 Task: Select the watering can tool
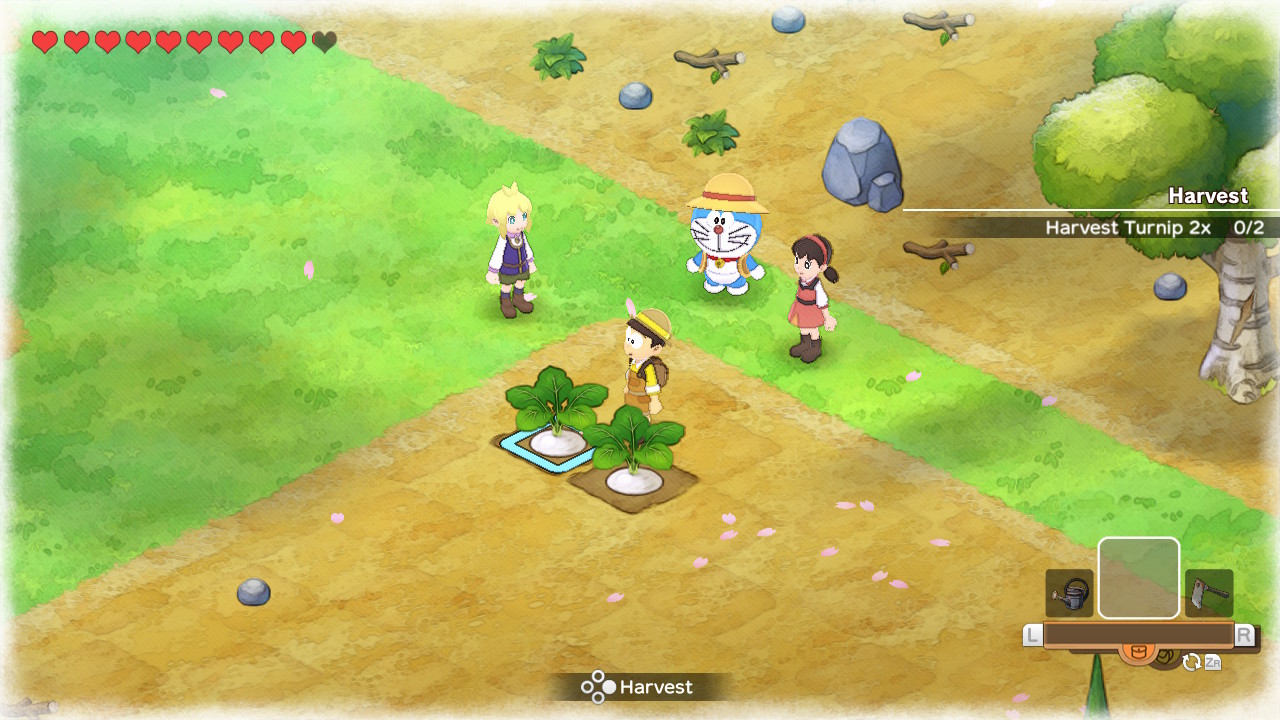(x=1069, y=592)
